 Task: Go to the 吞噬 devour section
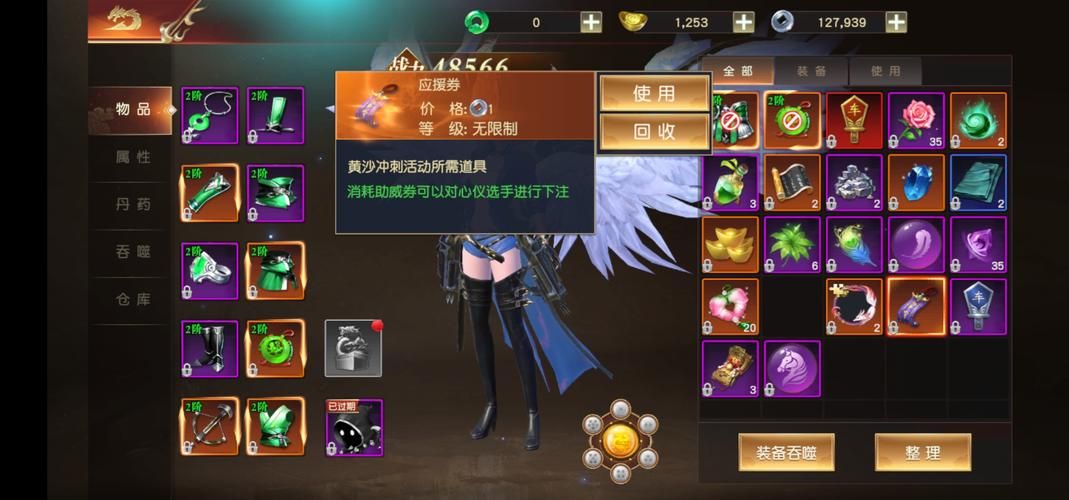pyautogui.click(x=133, y=252)
